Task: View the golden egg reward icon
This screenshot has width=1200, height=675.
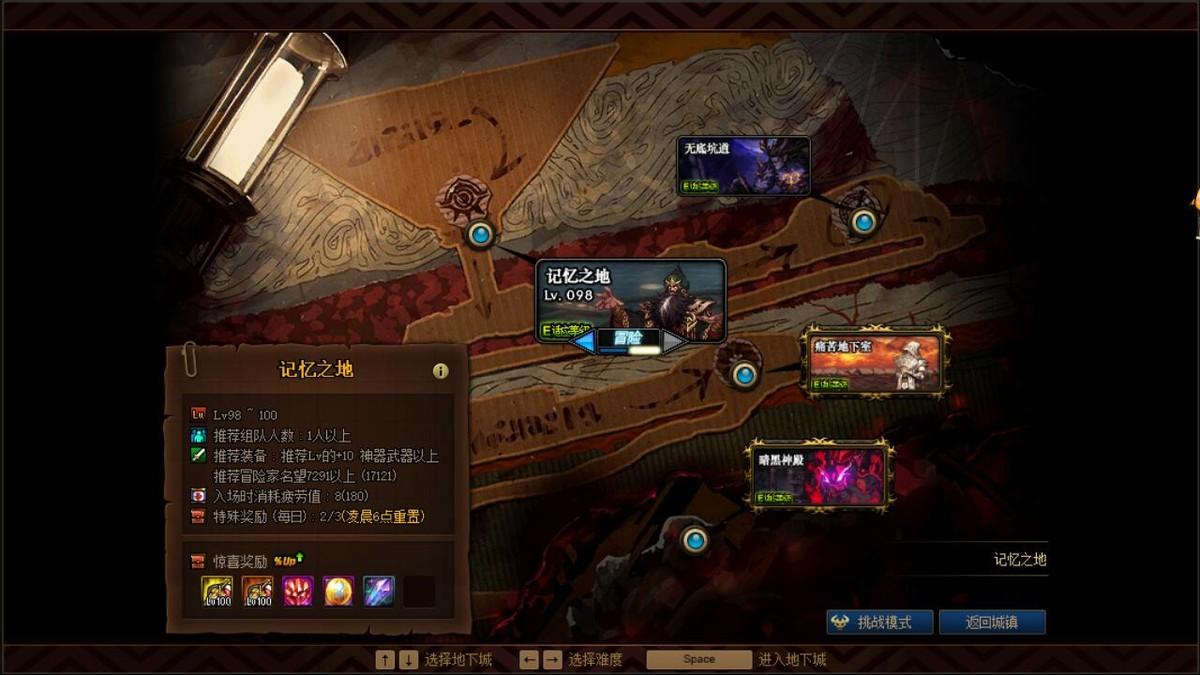Action: [x=338, y=591]
